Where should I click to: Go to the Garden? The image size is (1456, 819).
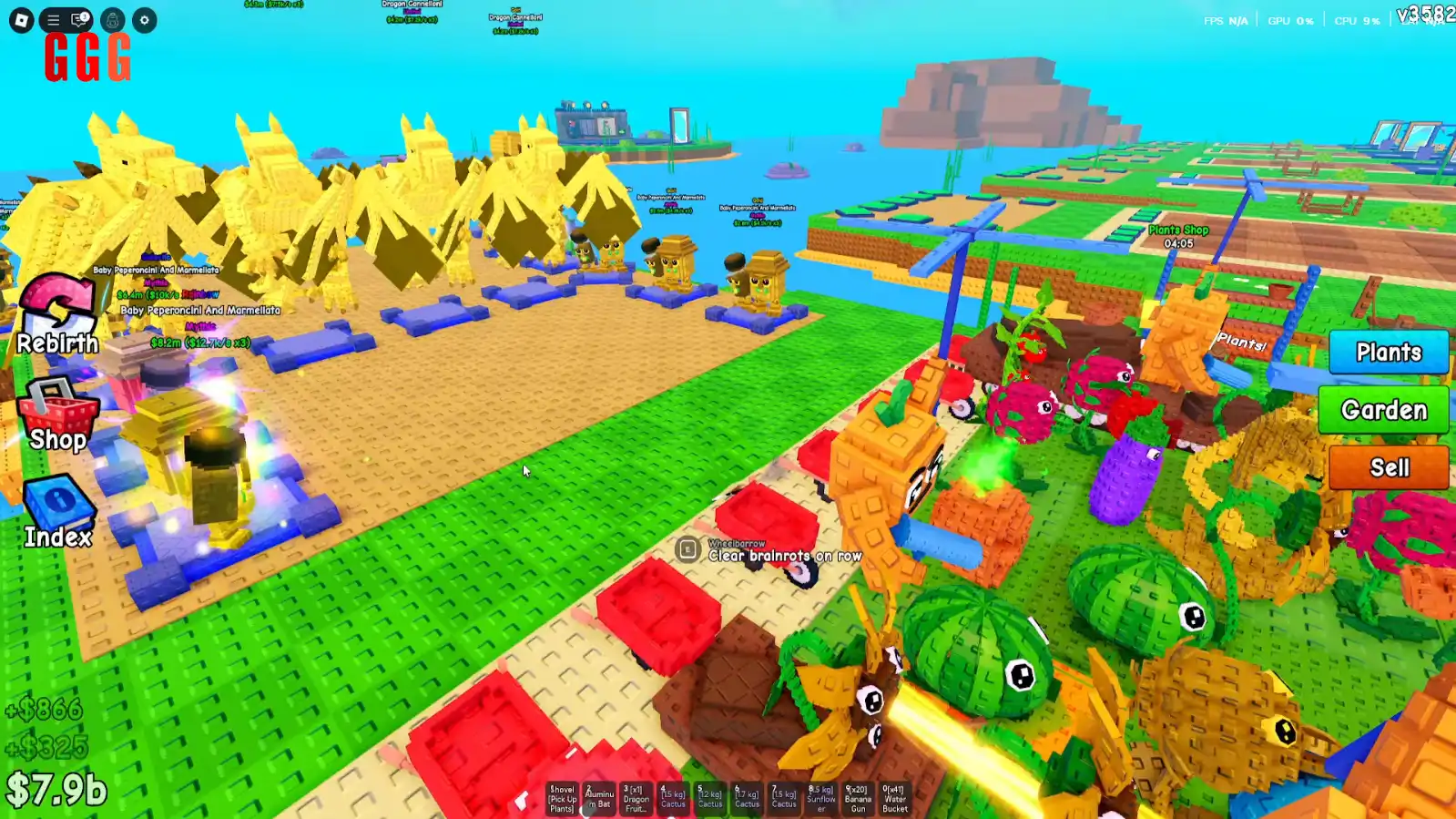[1383, 410]
